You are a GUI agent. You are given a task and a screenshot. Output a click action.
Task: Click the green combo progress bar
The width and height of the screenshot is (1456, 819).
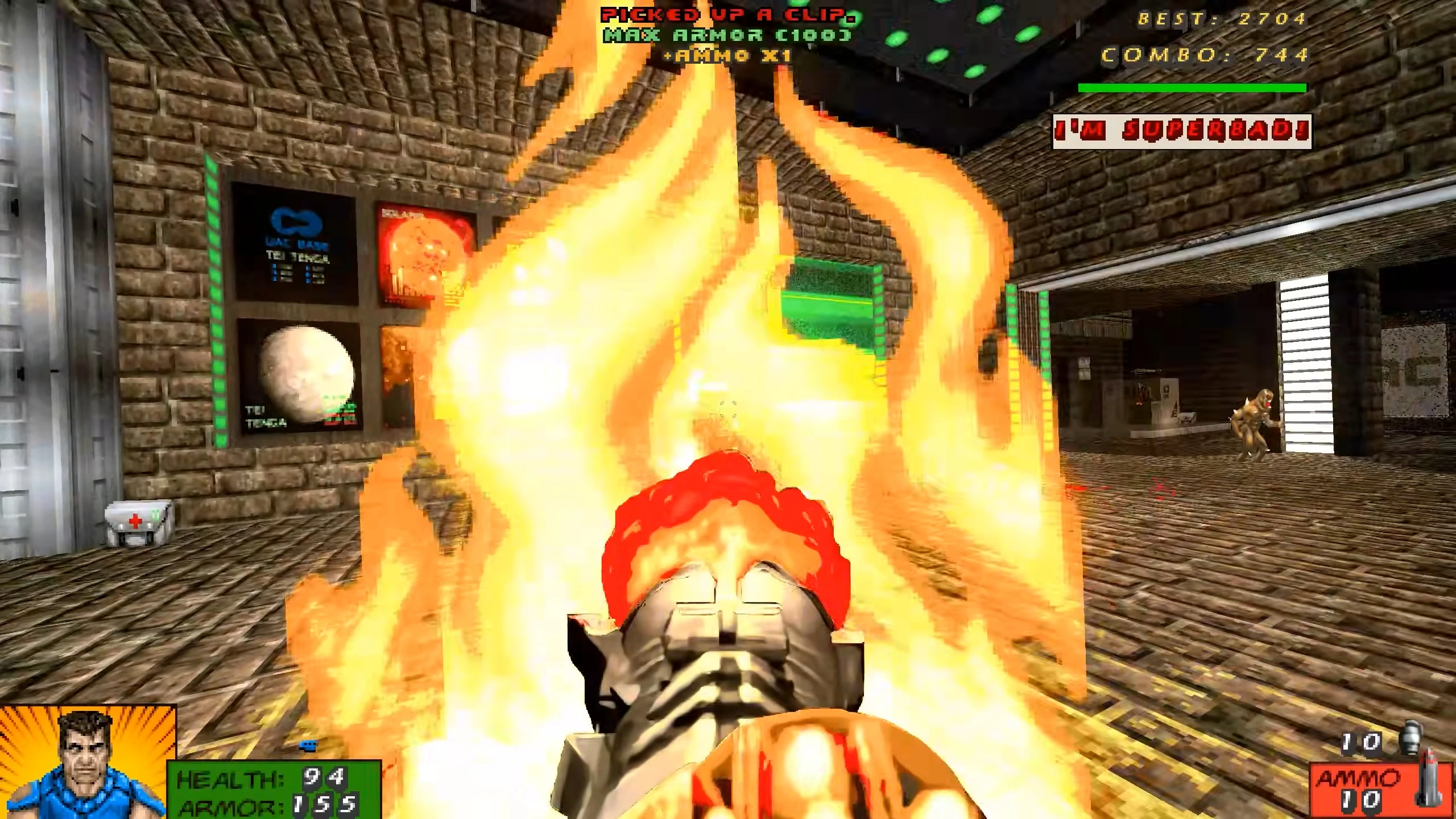[1192, 88]
